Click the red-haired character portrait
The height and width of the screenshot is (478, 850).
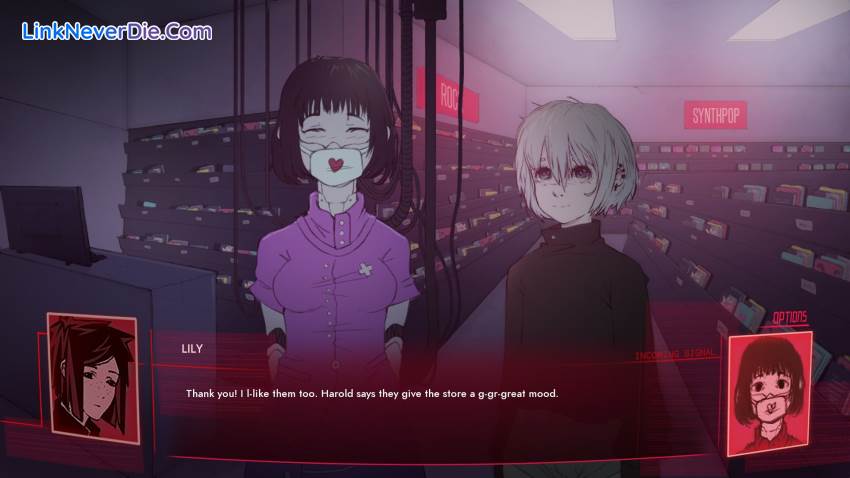pyautogui.click(x=92, y=374)
